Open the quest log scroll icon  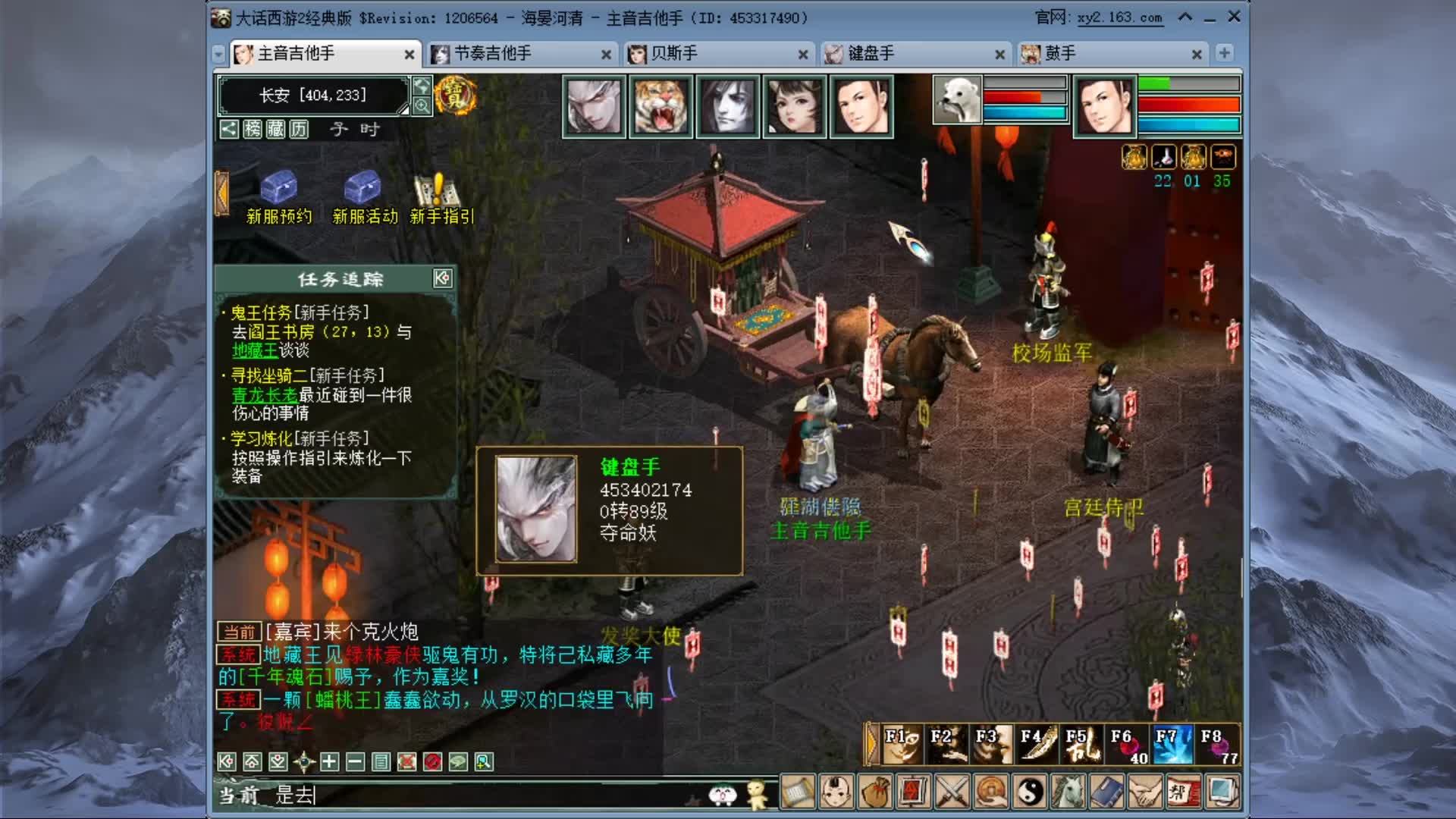pyautogui.click(x=797, y=792)
